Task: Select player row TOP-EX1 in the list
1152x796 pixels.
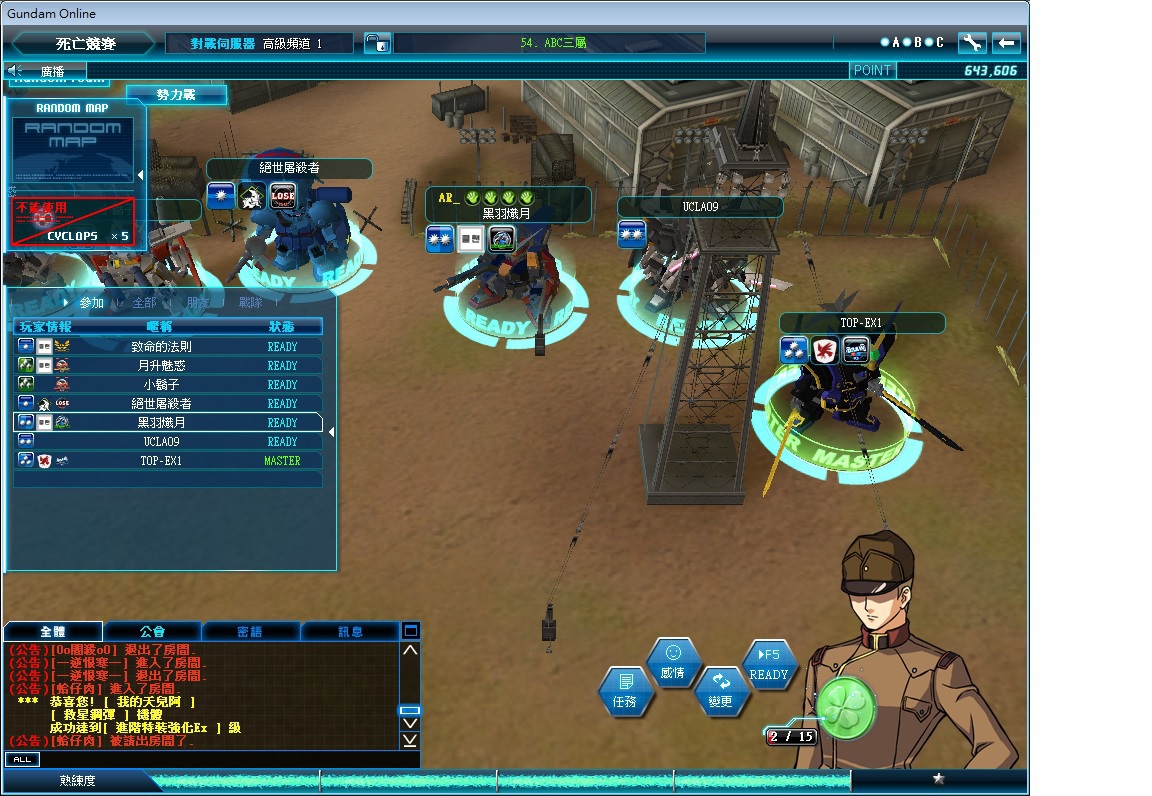Action: (x=168, y=461)
